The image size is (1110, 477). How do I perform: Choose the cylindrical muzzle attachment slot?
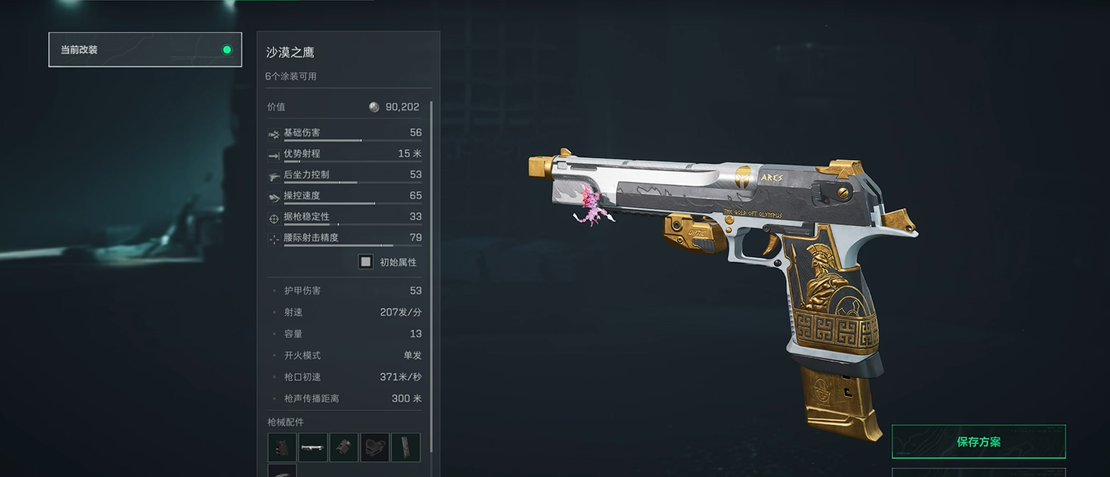[x=344, y=447]
